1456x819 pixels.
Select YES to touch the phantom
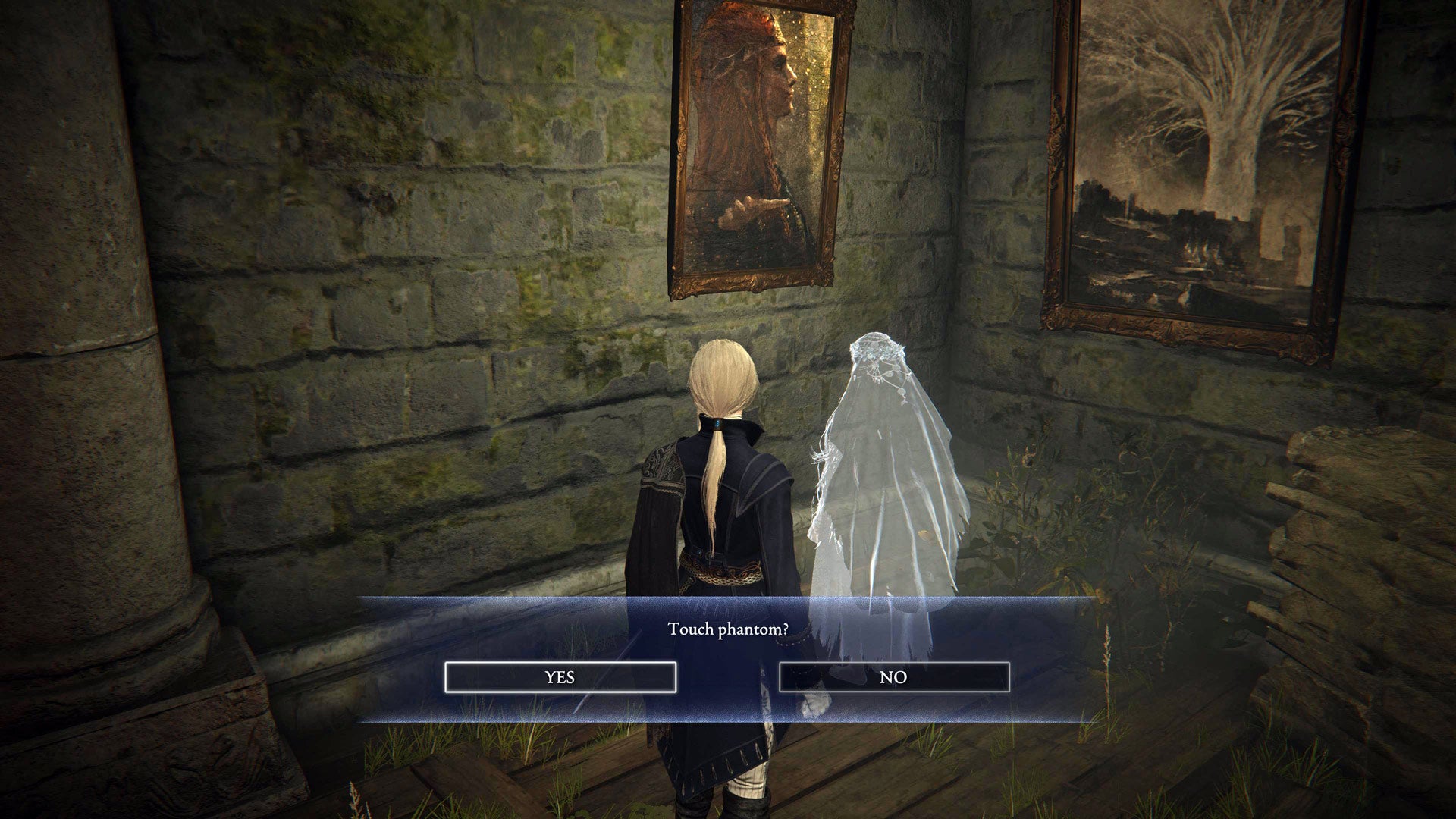561,677
